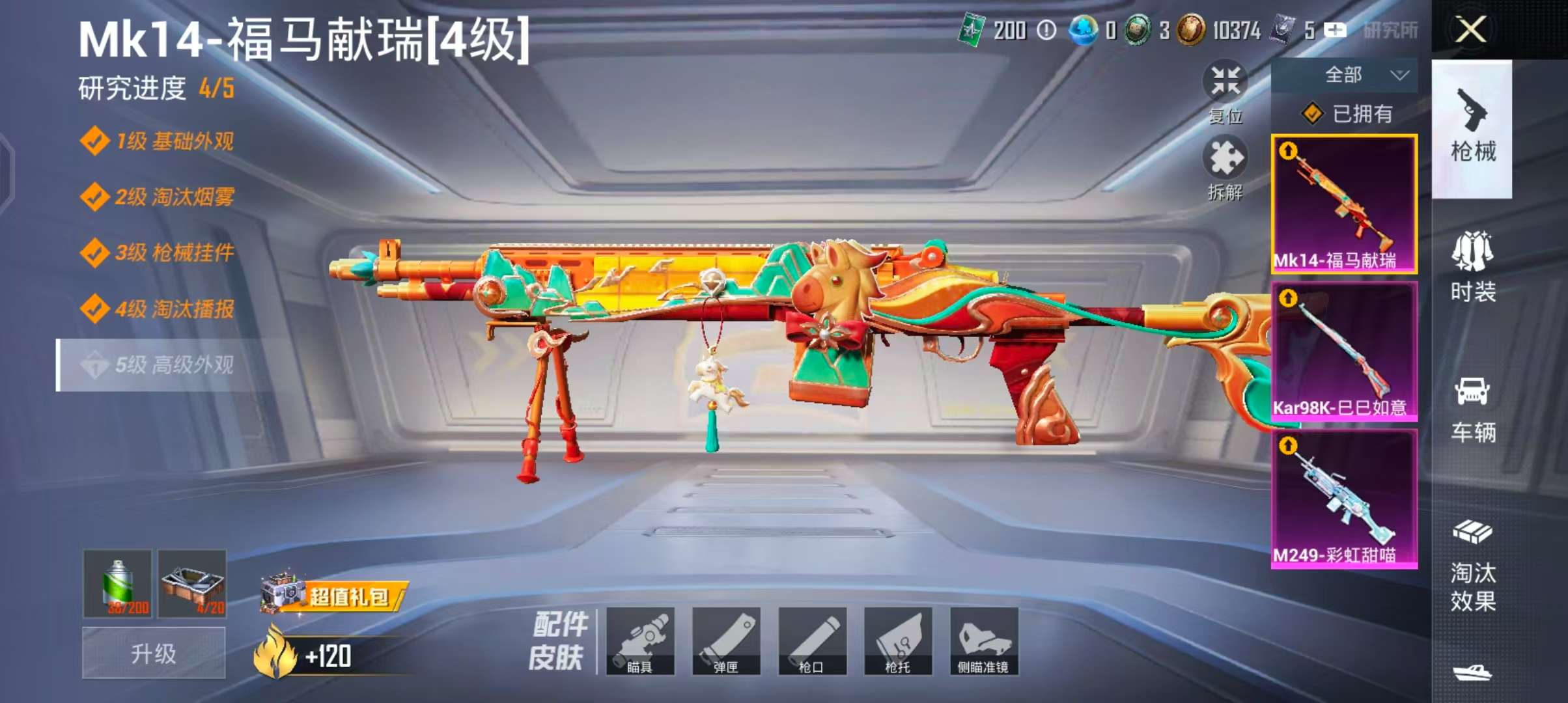Screen dimensions: 1568x703
Task: Switch to the 车辆 tab
Action: tap(1472, 409)
